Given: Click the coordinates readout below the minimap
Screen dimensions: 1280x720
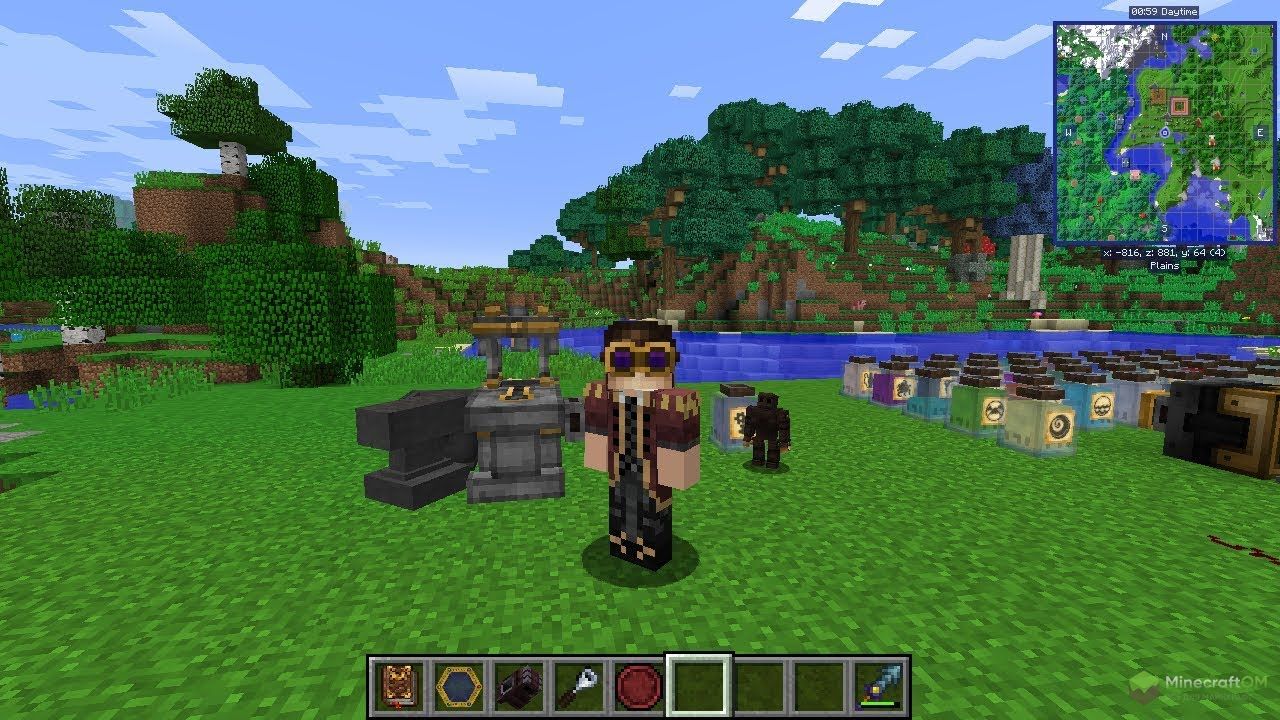Looking at the screenshot, I should (1164, 252).
